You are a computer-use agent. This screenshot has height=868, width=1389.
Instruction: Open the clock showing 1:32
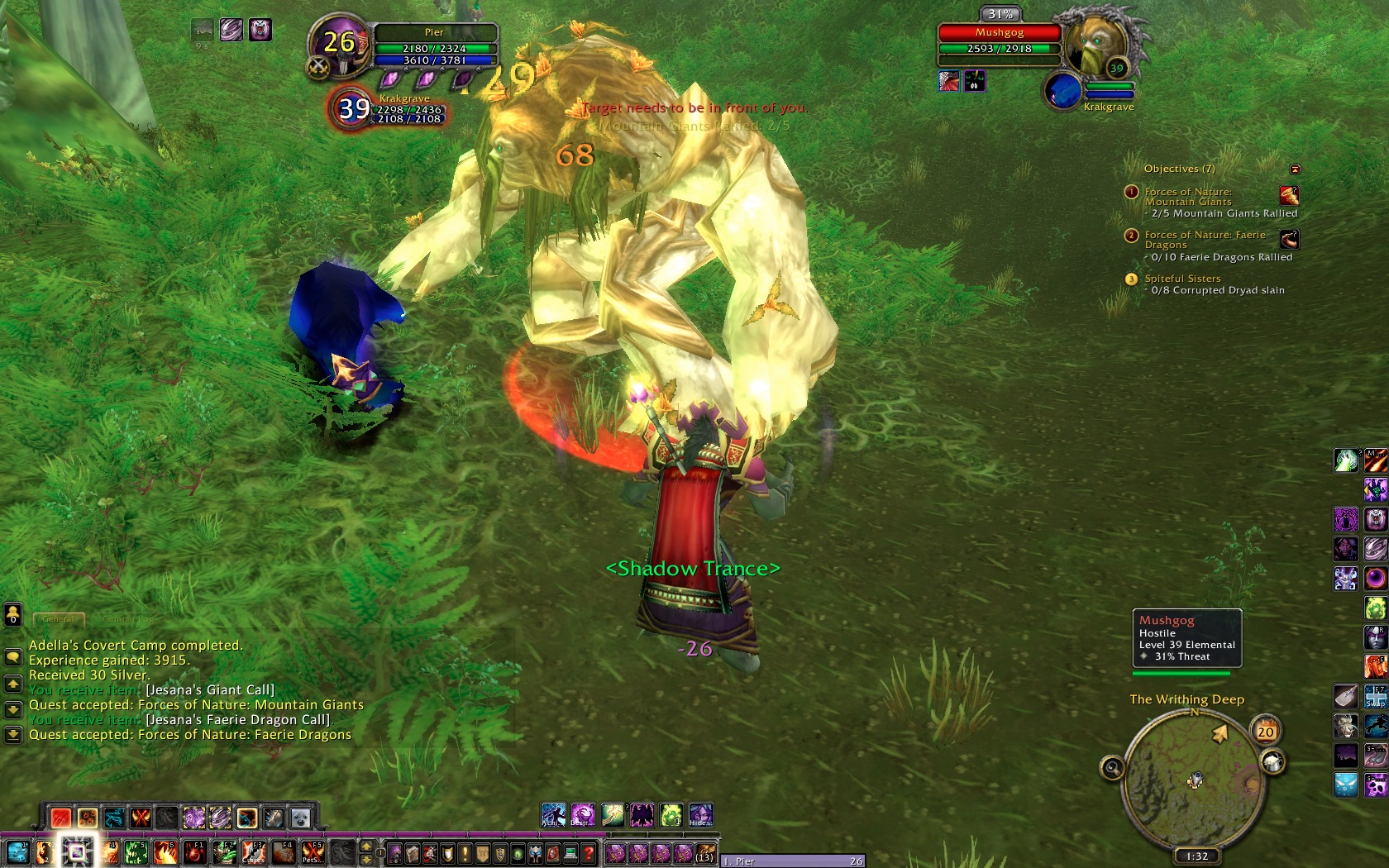[x=1196, y=856]
